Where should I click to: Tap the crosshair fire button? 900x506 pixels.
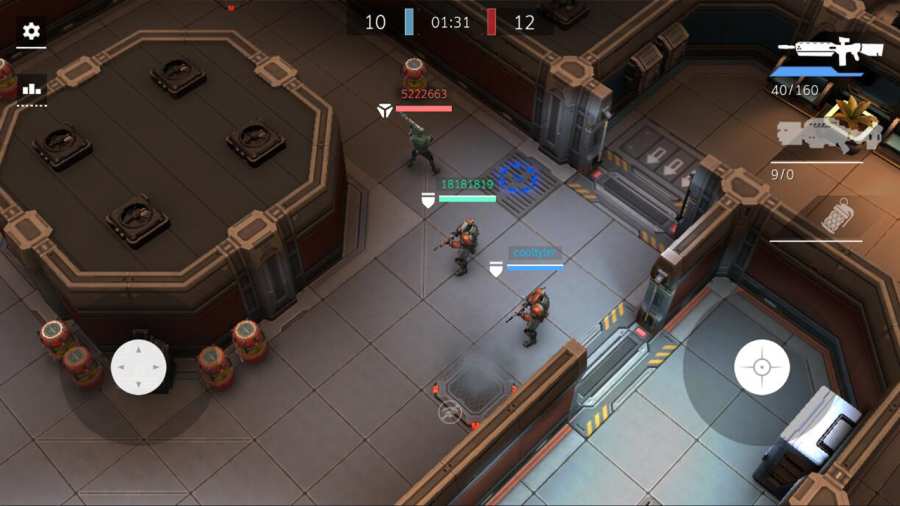[x=762, y=367]
